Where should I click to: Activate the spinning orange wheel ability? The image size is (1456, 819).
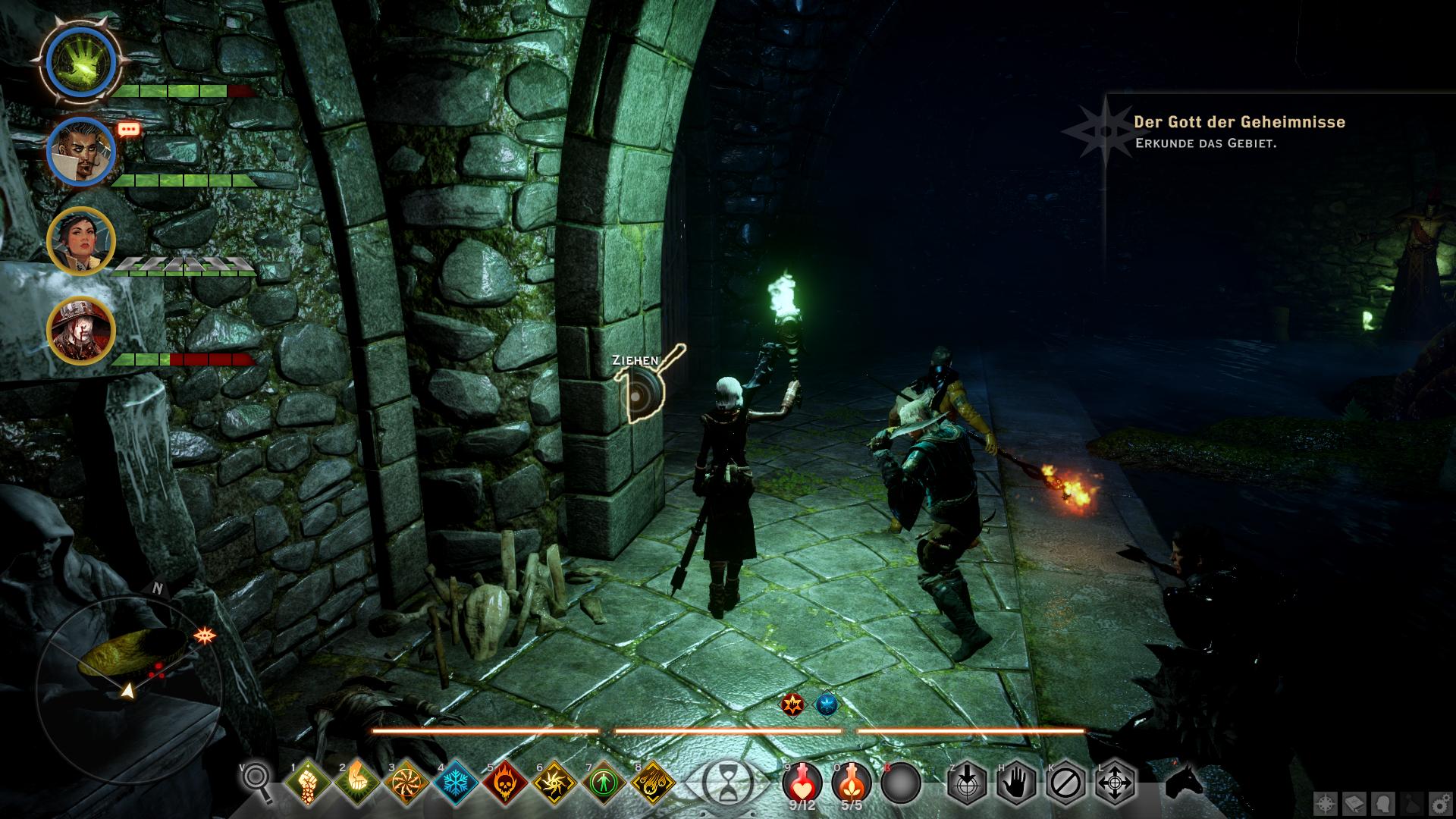coord(407,782)
